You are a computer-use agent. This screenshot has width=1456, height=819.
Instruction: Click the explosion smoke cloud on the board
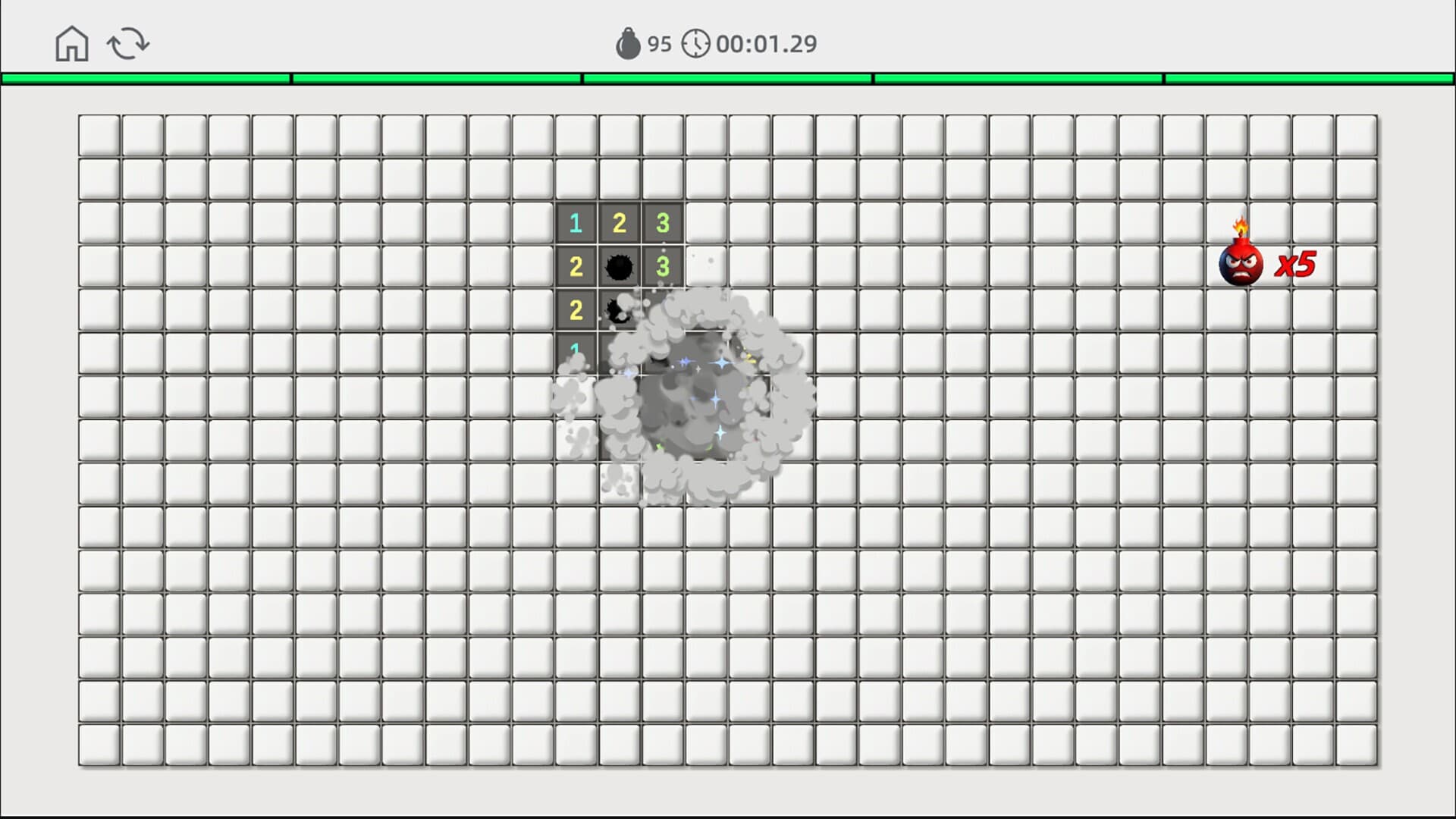[x=705, y=402]
